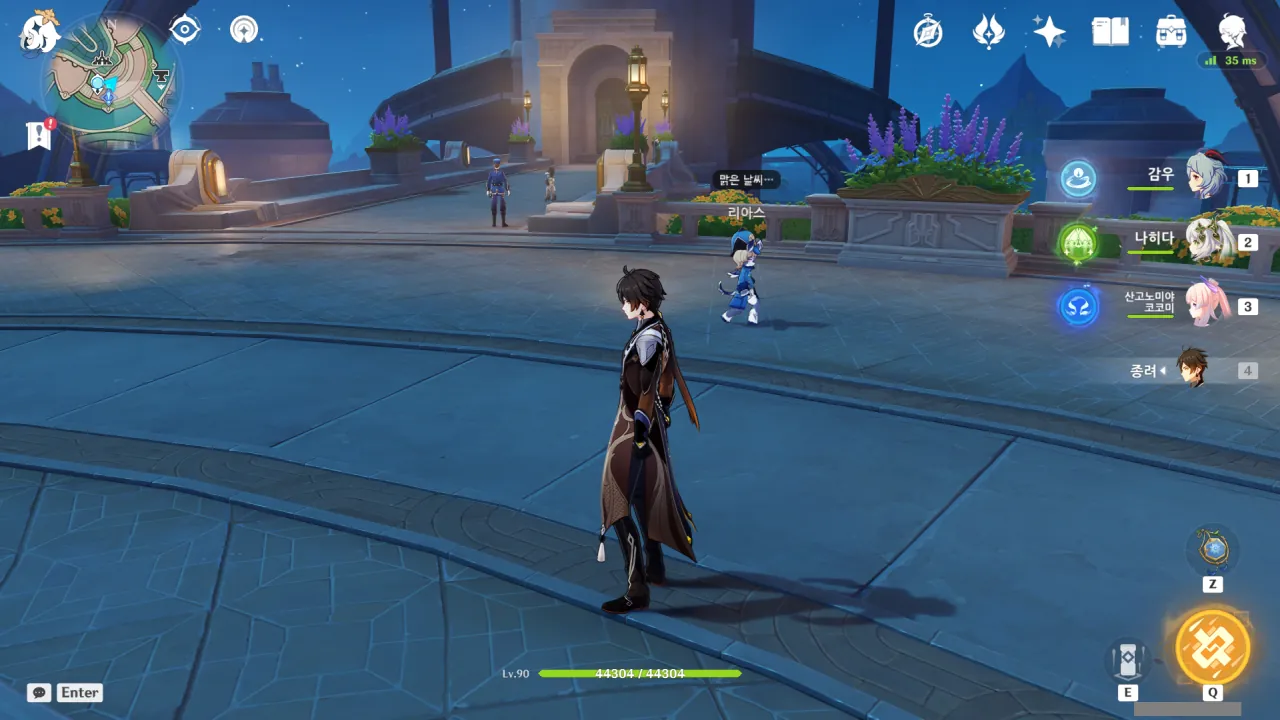The width and height of the screenshot is (1280, 720).
Task: Use the compass gadget icon
Action: click(x=1213, y=549)
